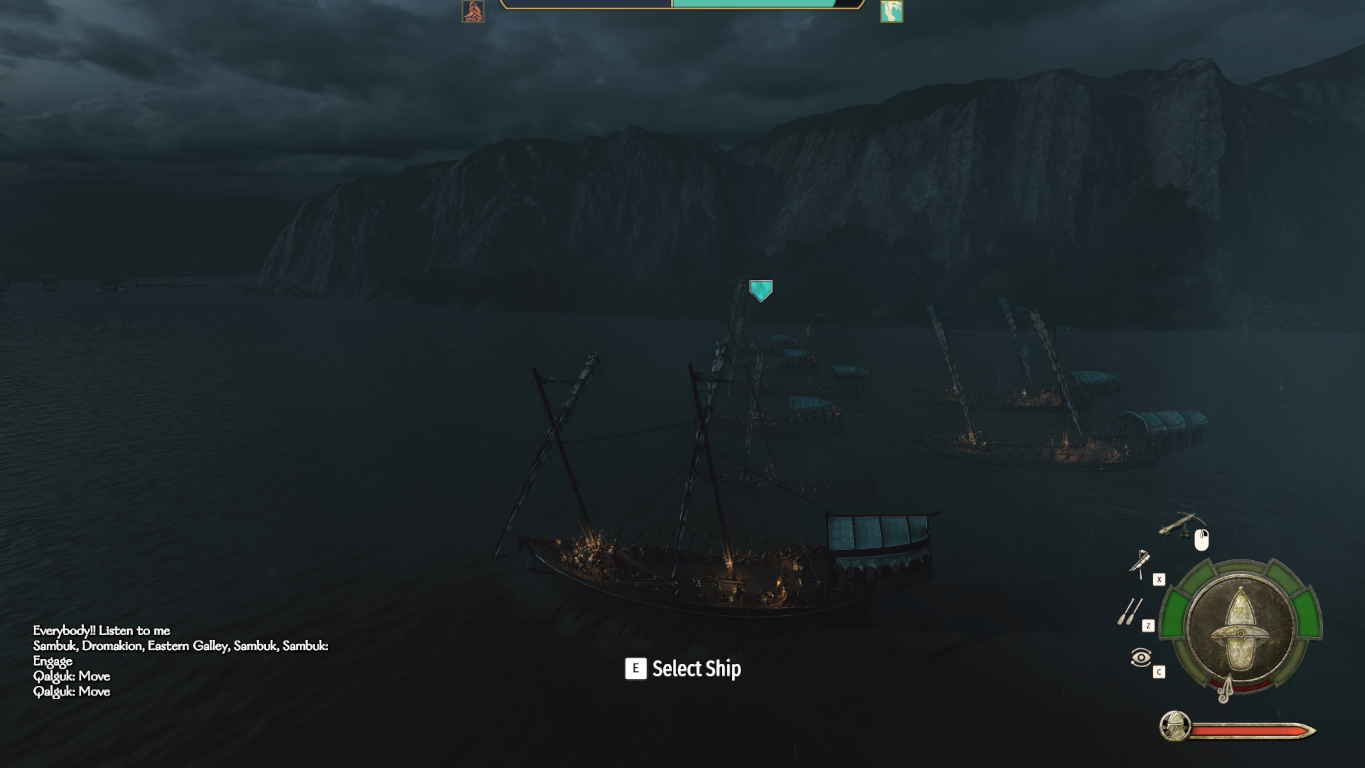Select the ship with the teal shield marker
This screenshot has width=1365, height=768.
[x=761, y=291]
